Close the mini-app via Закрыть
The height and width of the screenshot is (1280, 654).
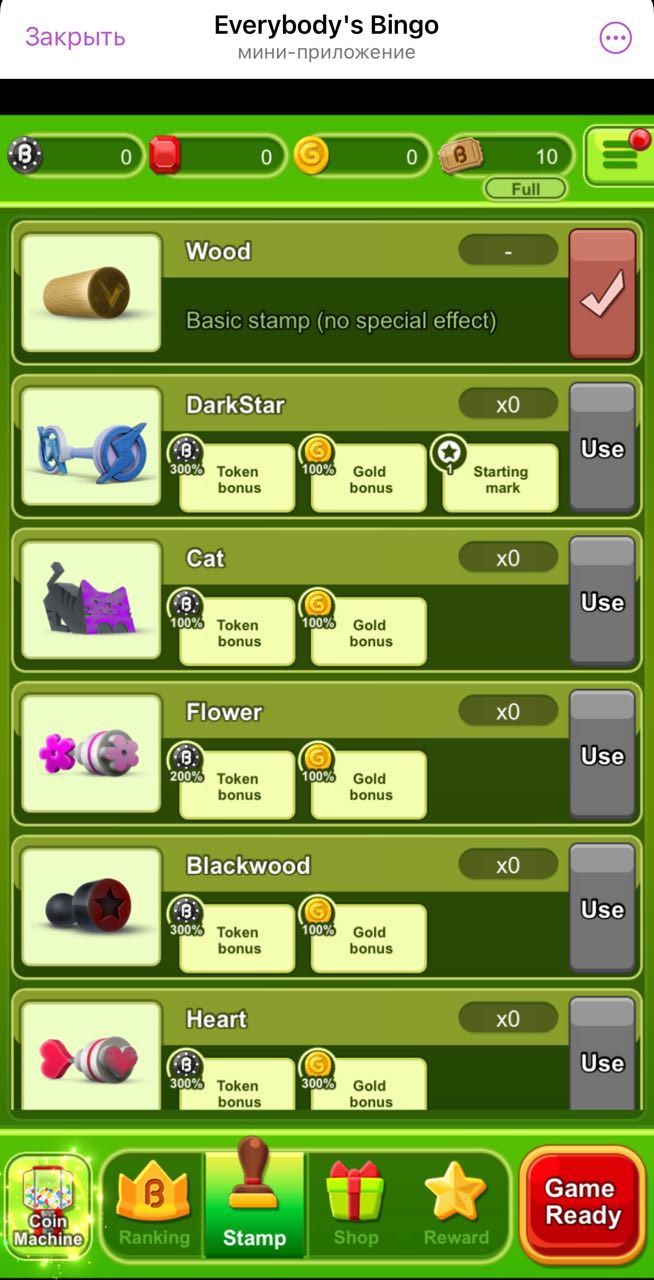[75, 37]
